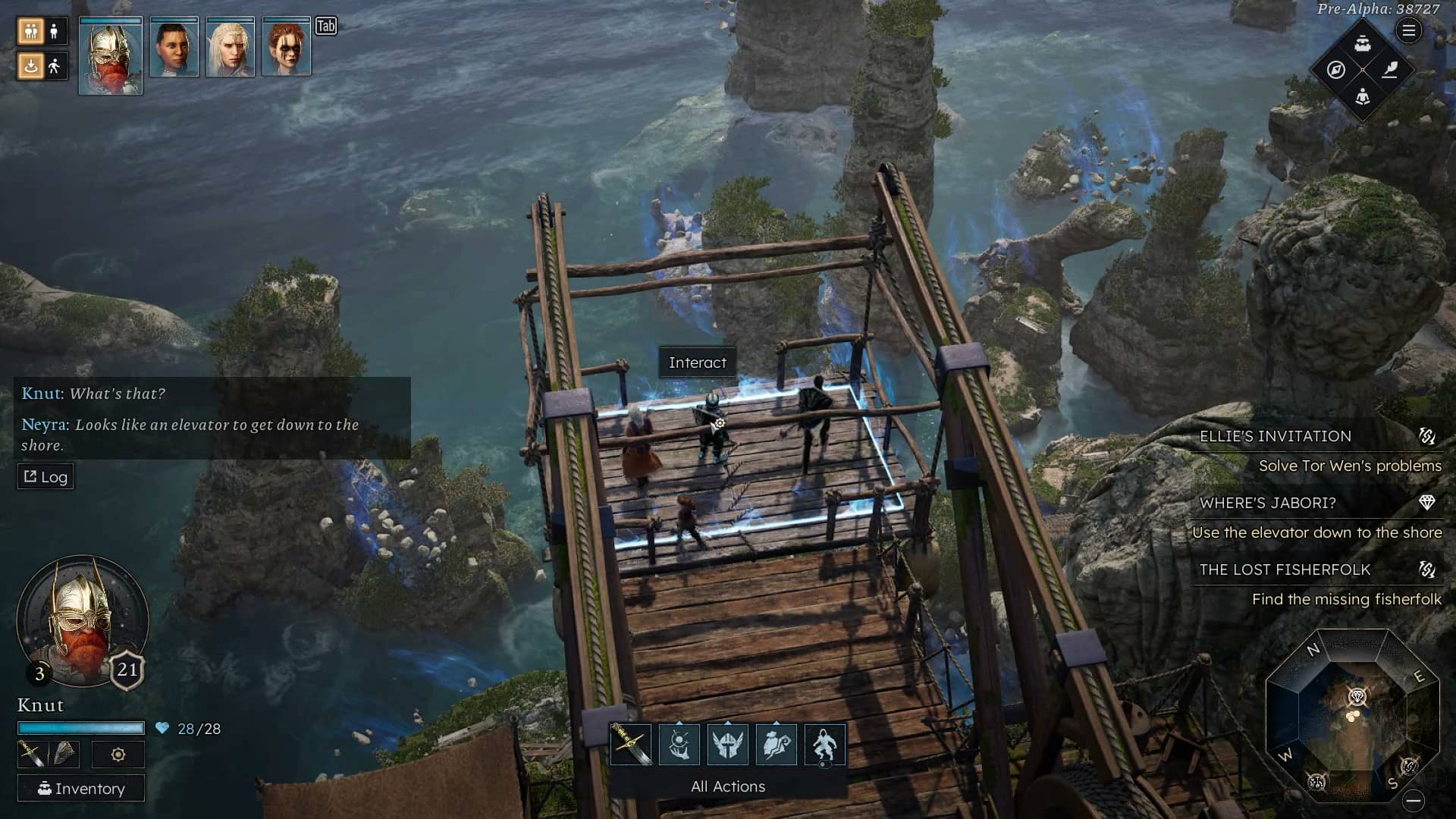This screenshot has width=1456, height=819.
Task: Open the gear settings beside weapon slots
Action: [118, 755]
